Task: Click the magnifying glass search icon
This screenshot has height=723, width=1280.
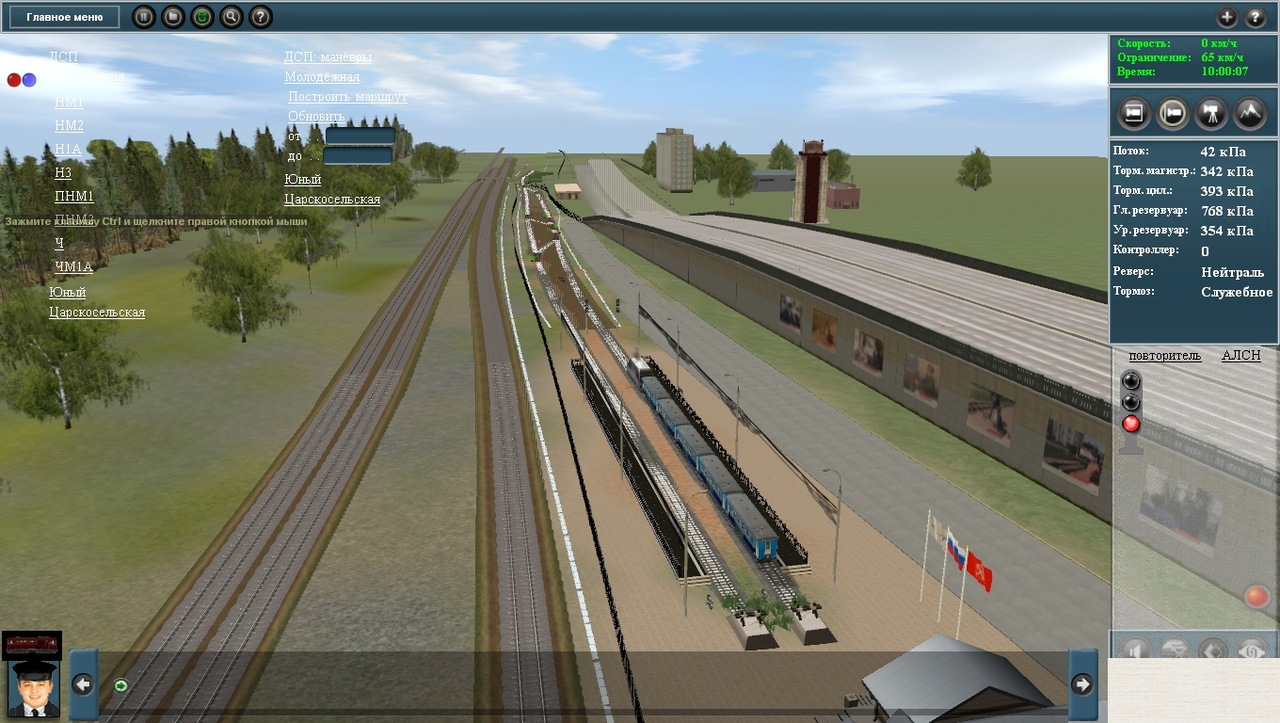Action: click(x=231, y=17)
